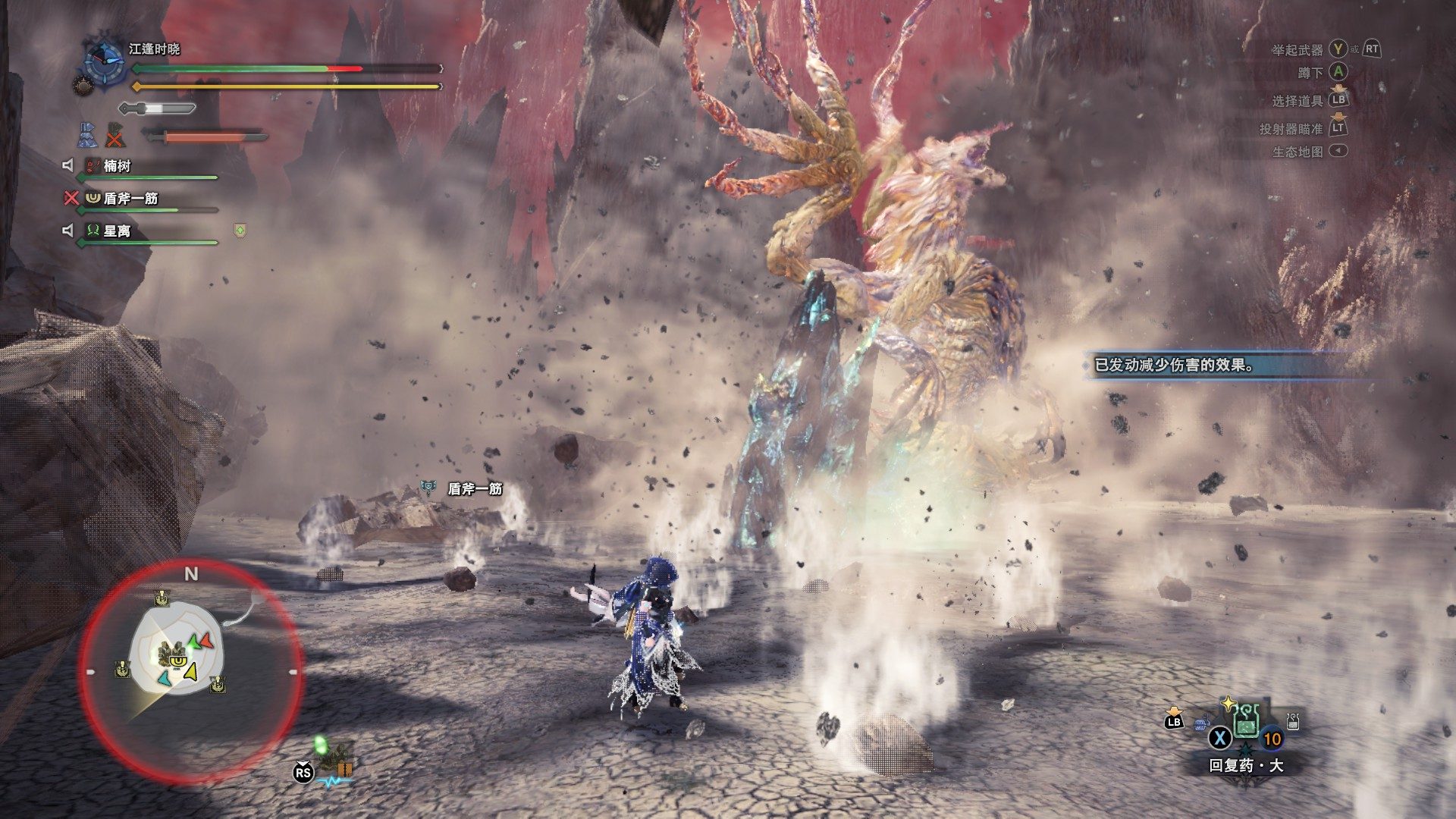Toggle the speaker icon beside 星离

[x=68, y=231]
